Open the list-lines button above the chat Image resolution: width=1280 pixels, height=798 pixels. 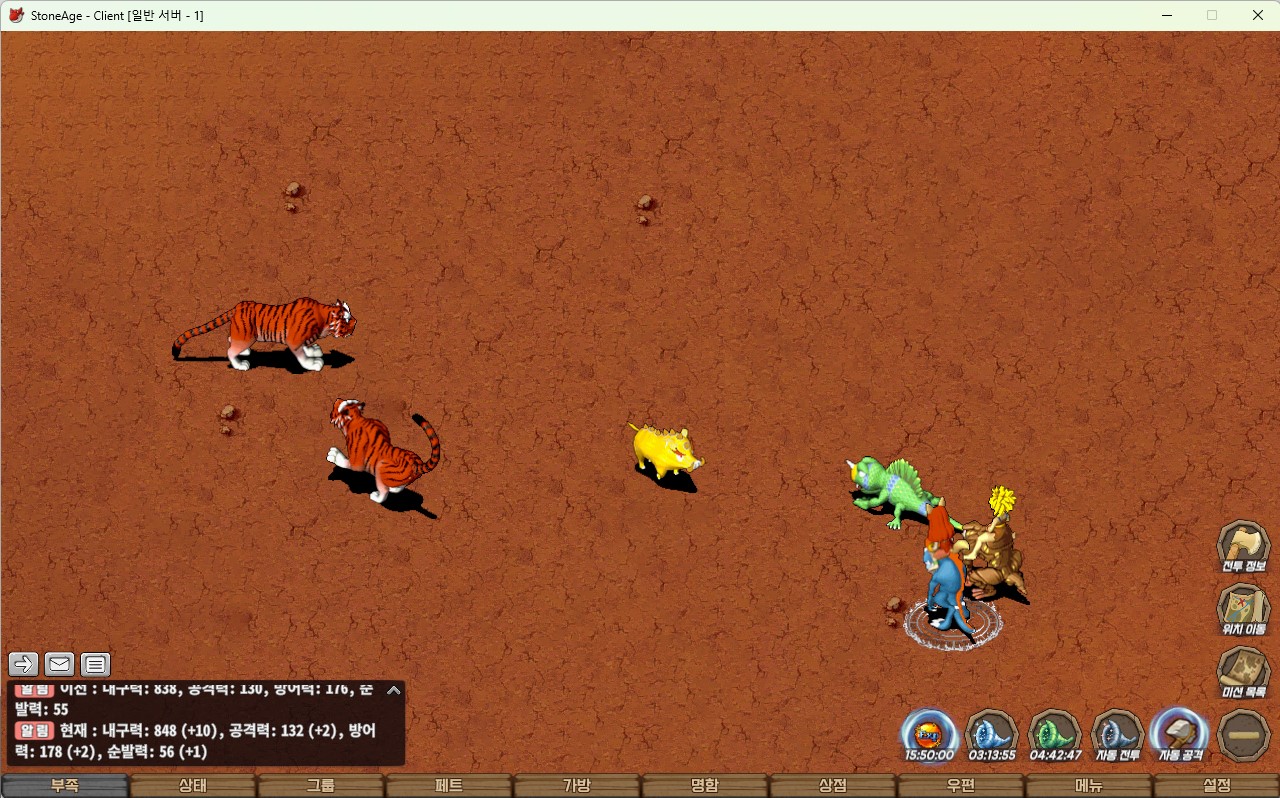click(95, 664)
